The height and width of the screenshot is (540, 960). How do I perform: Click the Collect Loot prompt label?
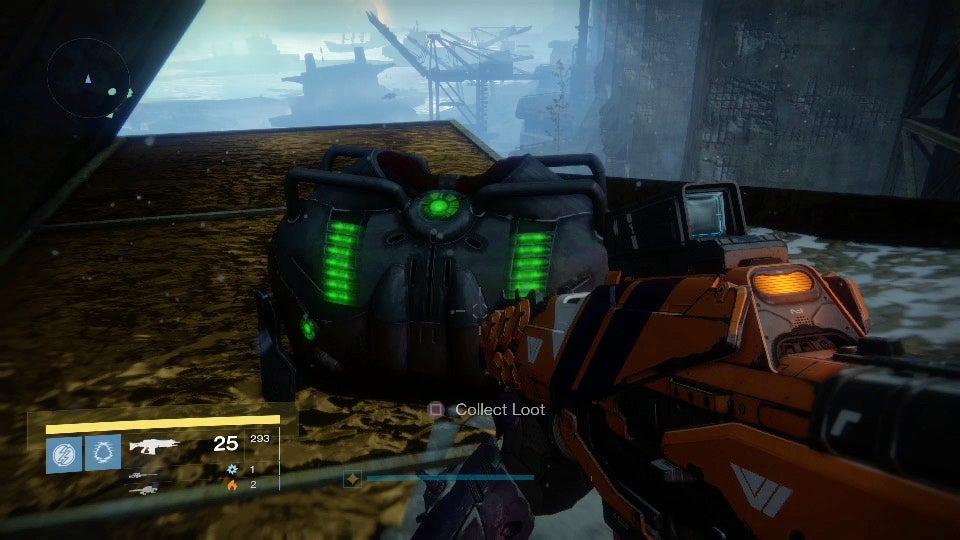pyautogui.click(x=500, y=409)
